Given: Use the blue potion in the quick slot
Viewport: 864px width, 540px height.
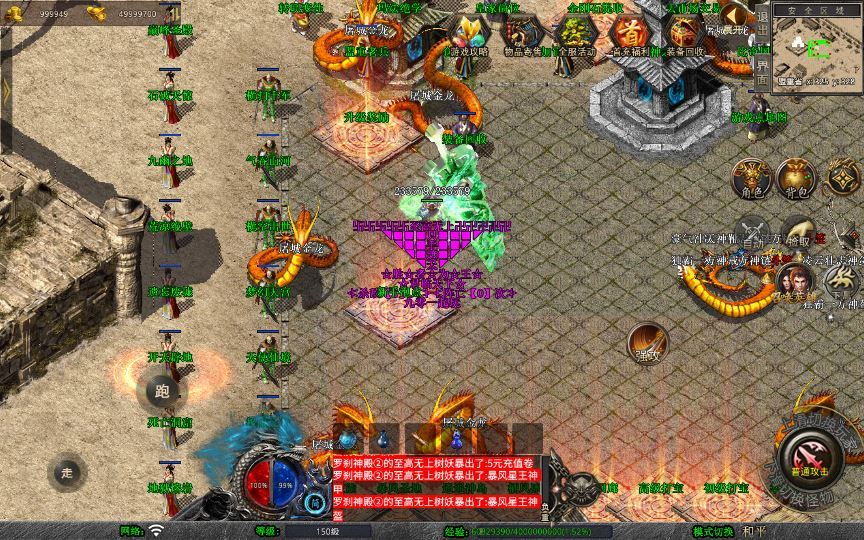Looking at the screenshot, I should tap(382, 439).
